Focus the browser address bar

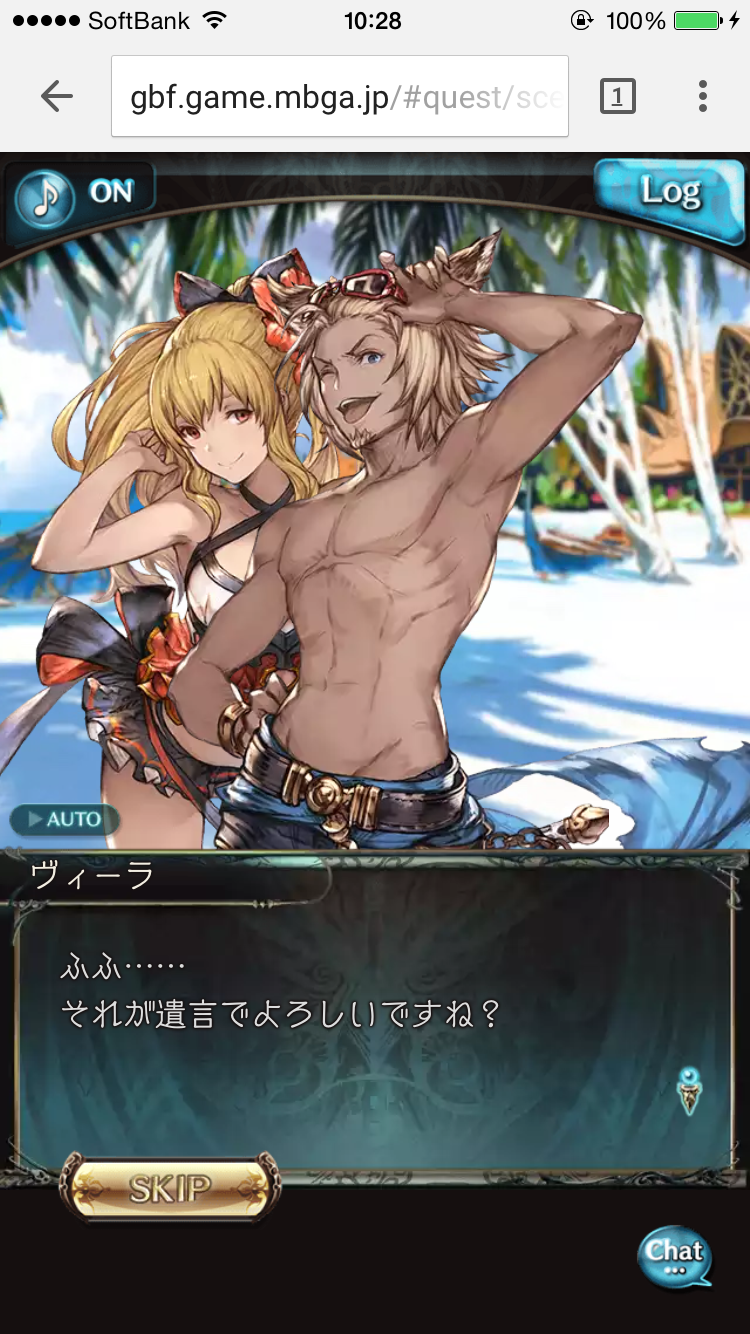[340, 96]
